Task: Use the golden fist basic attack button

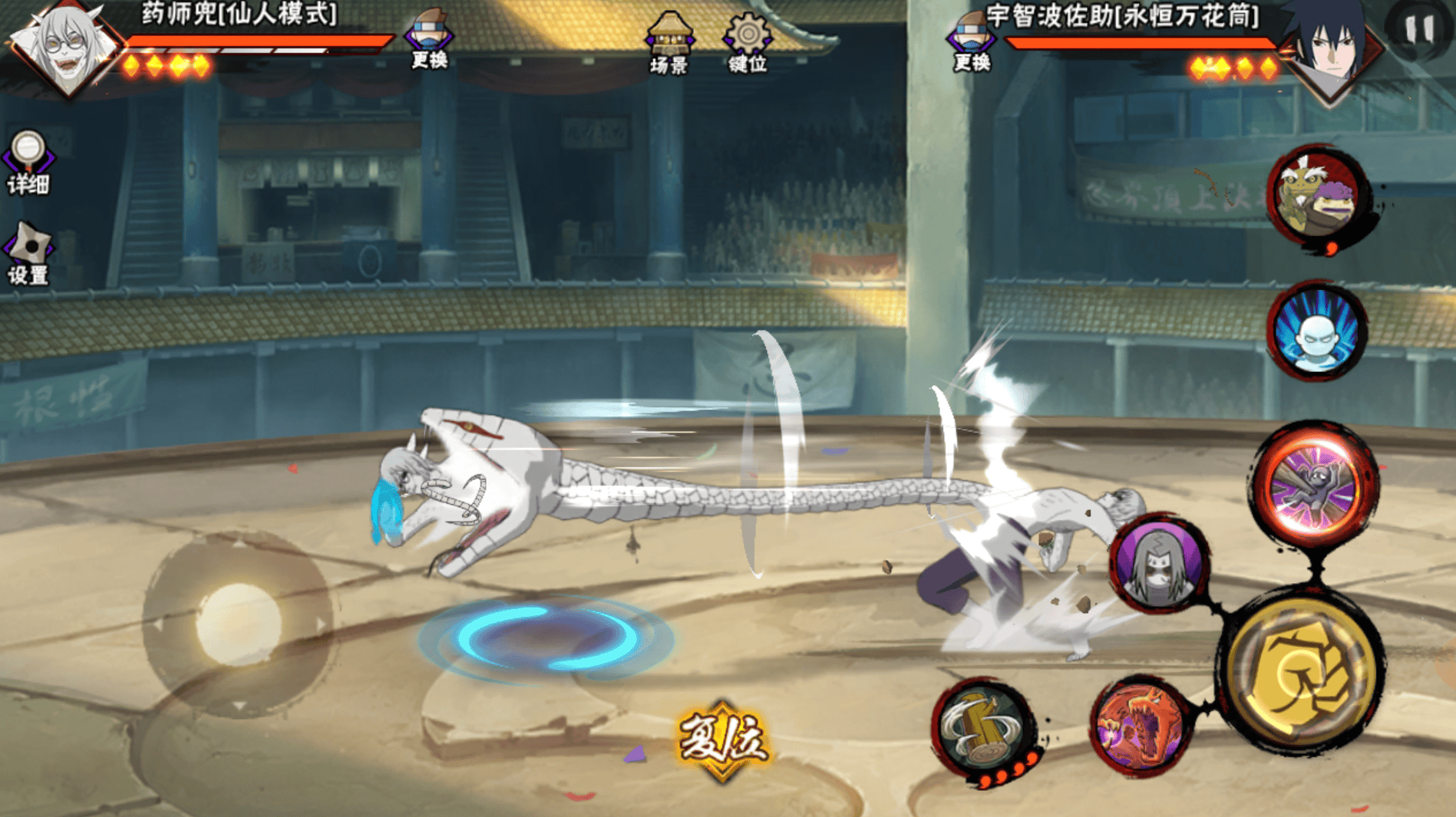Action: (x=1302, y=674)
